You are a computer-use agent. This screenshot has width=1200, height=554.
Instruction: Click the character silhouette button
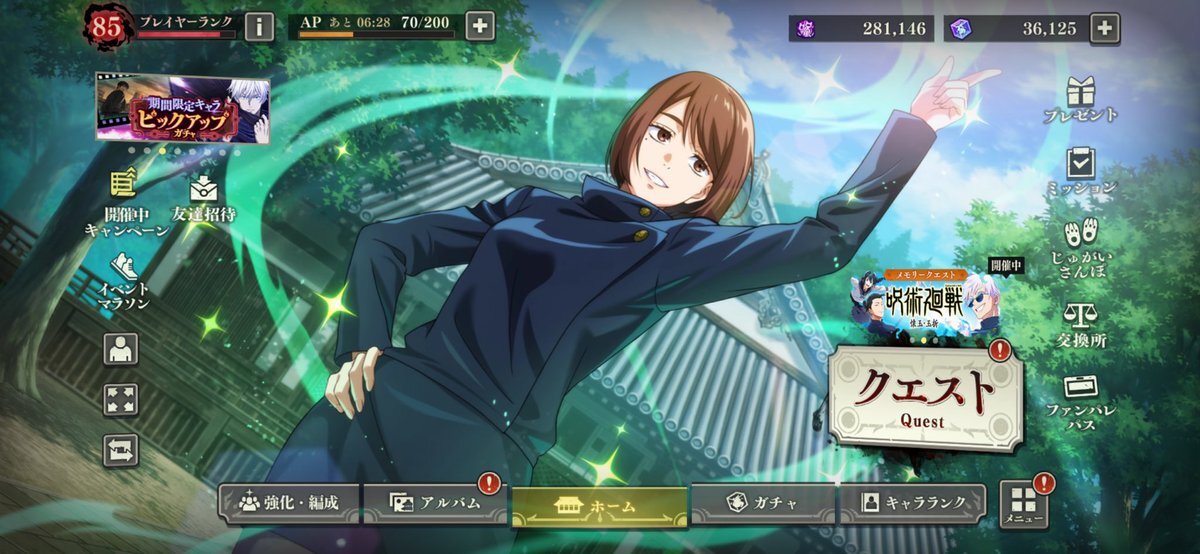pyautogui.click(x=121, y=349)
